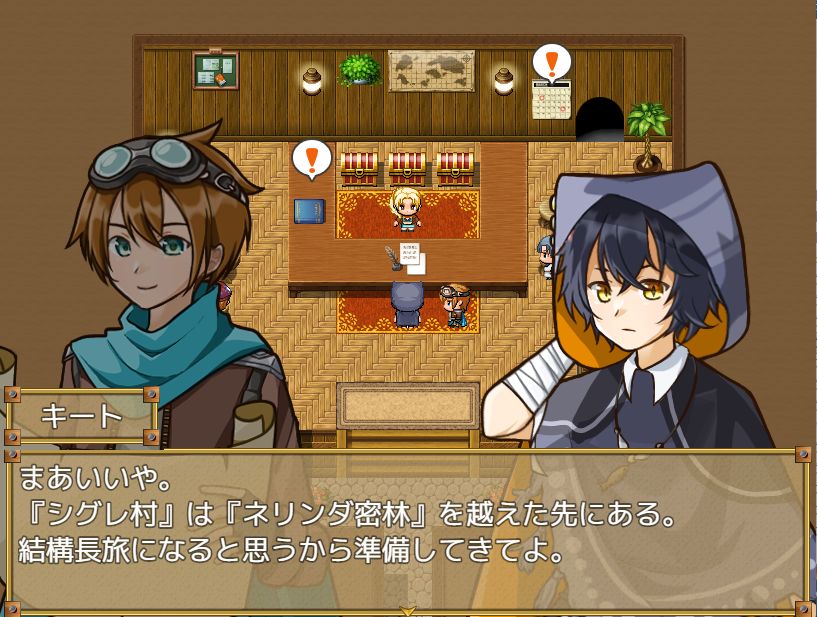
Task: Advance the dialogue message window text
Action: click(408, 530)
